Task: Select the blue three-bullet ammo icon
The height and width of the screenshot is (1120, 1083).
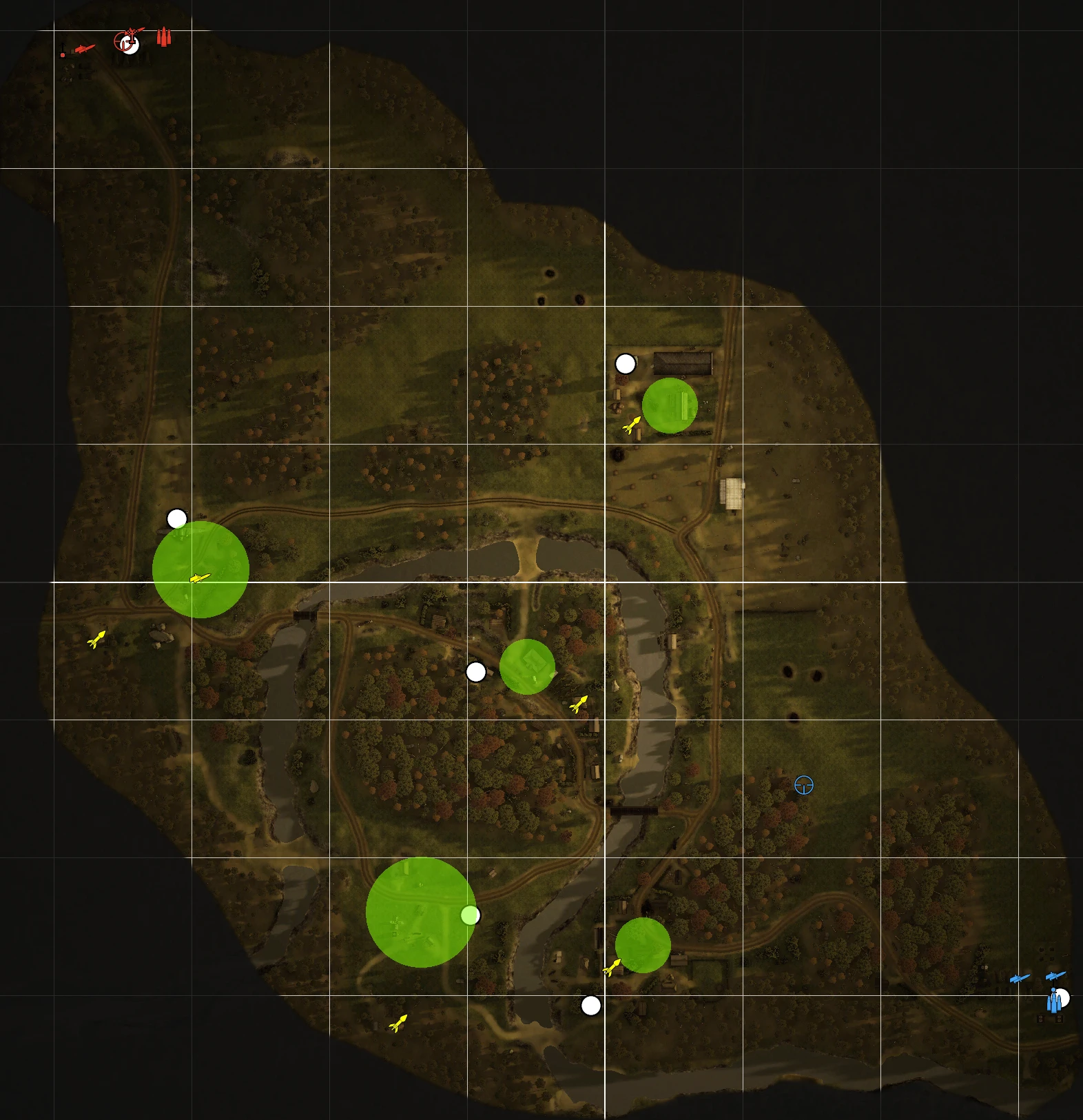Action: coord(1053,1001)
